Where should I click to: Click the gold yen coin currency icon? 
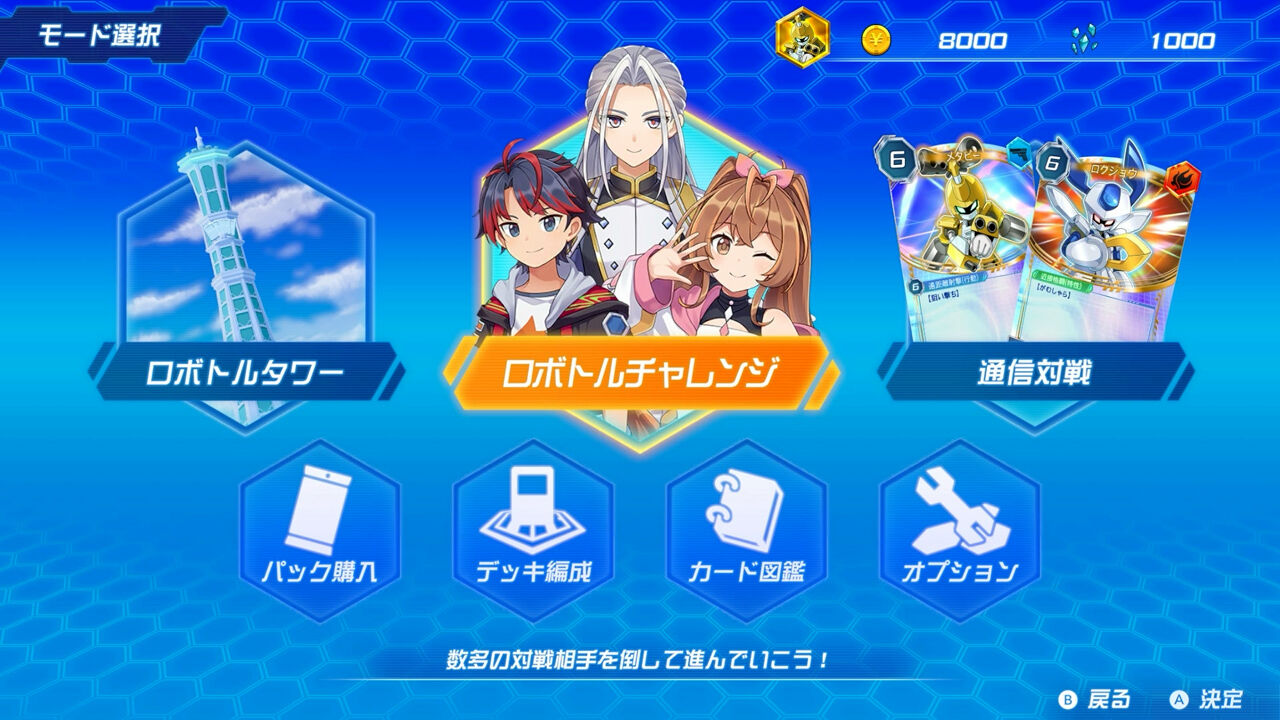(877, 41)
